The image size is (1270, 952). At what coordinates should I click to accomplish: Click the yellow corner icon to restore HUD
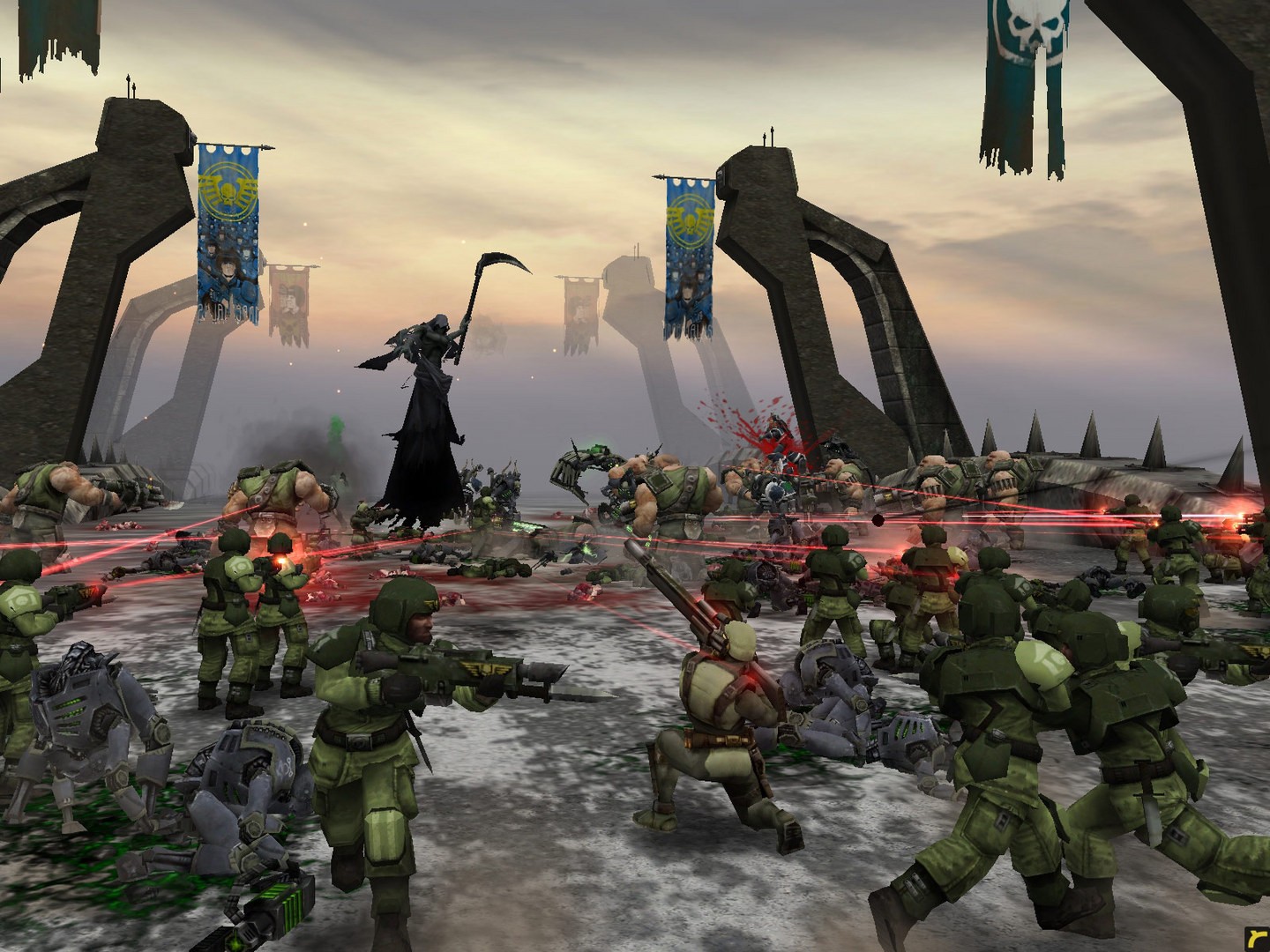point(1259,941)
